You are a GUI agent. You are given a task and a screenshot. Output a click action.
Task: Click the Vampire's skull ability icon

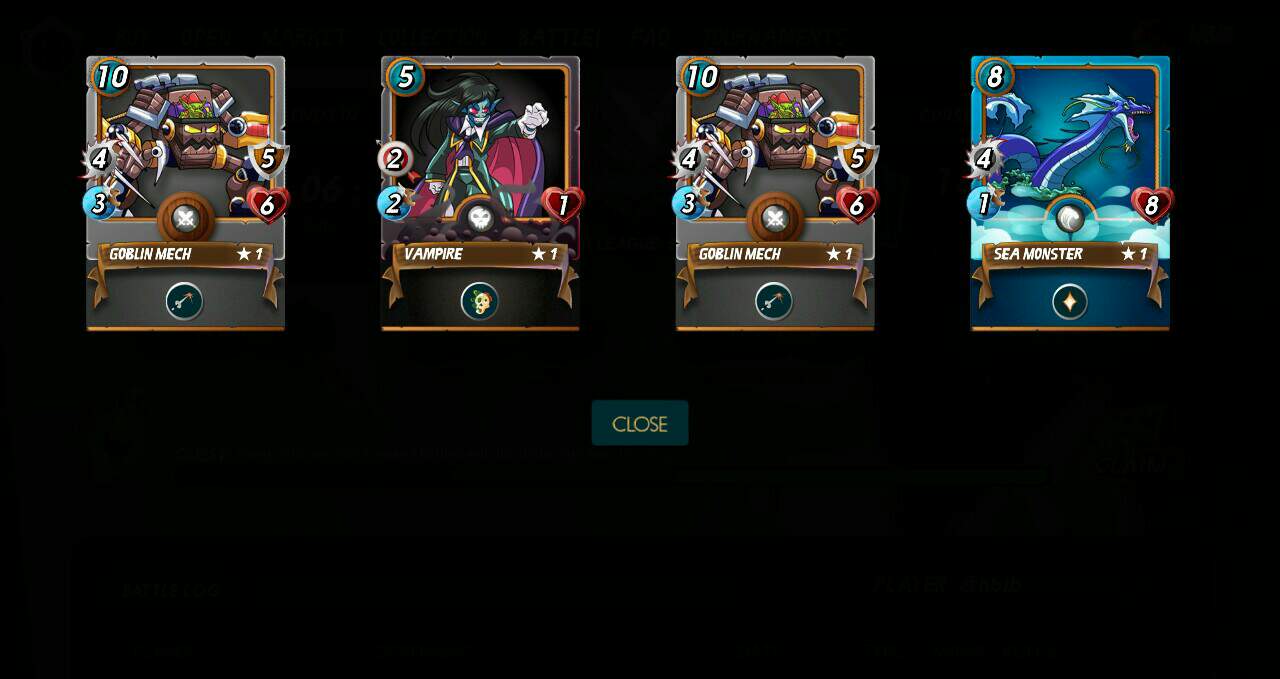pyautogui.click(x=480, y=301)
